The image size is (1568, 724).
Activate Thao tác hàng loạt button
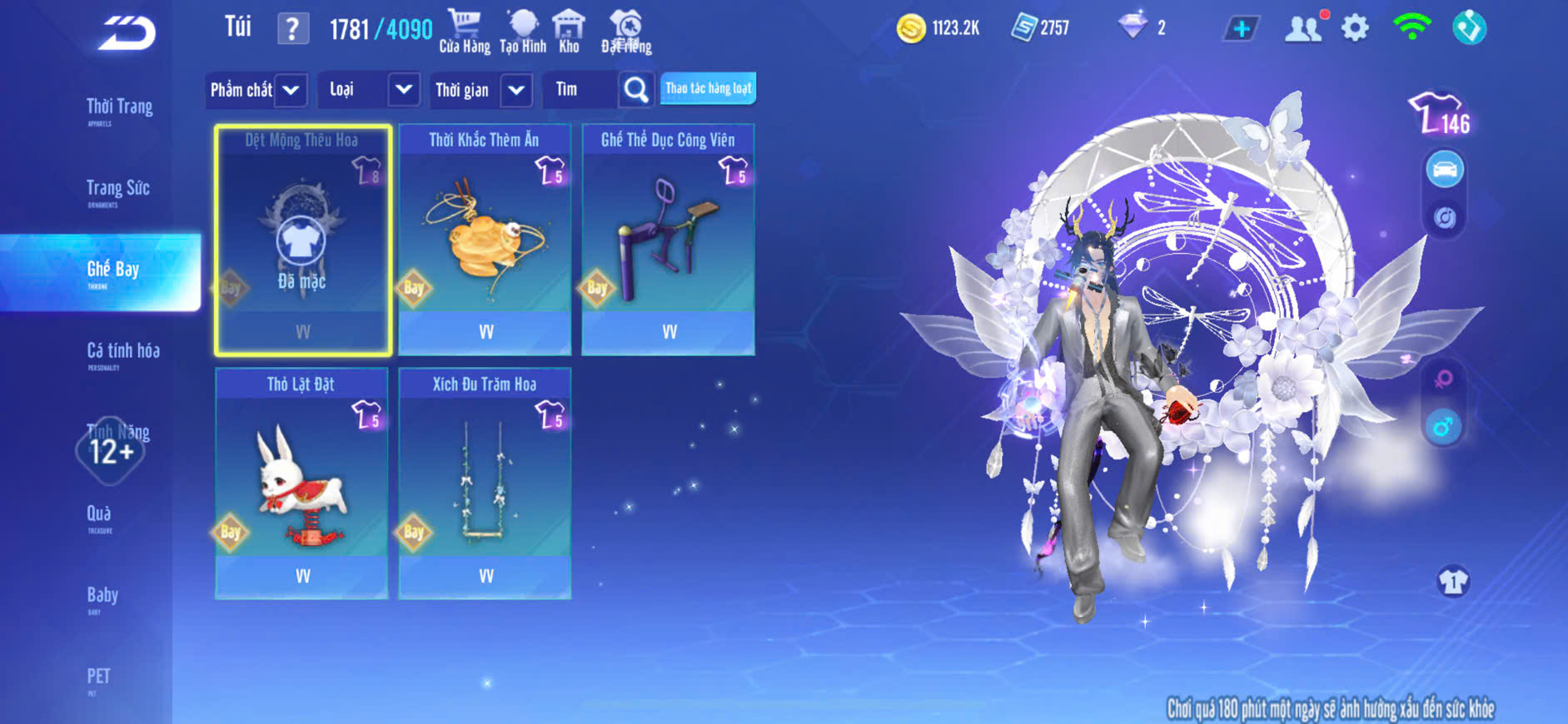tap(708, 88)
